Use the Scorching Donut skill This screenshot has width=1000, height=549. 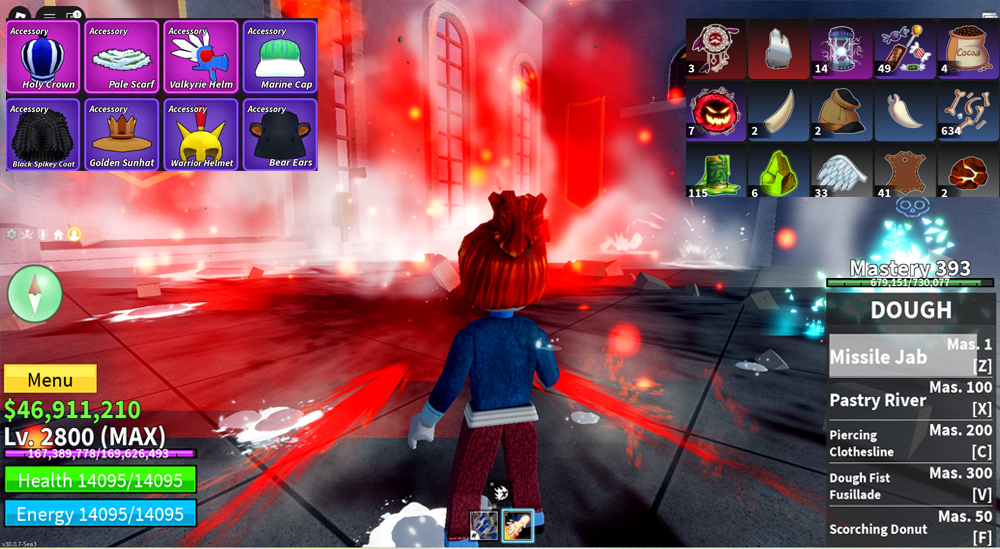tap(910, 527)
